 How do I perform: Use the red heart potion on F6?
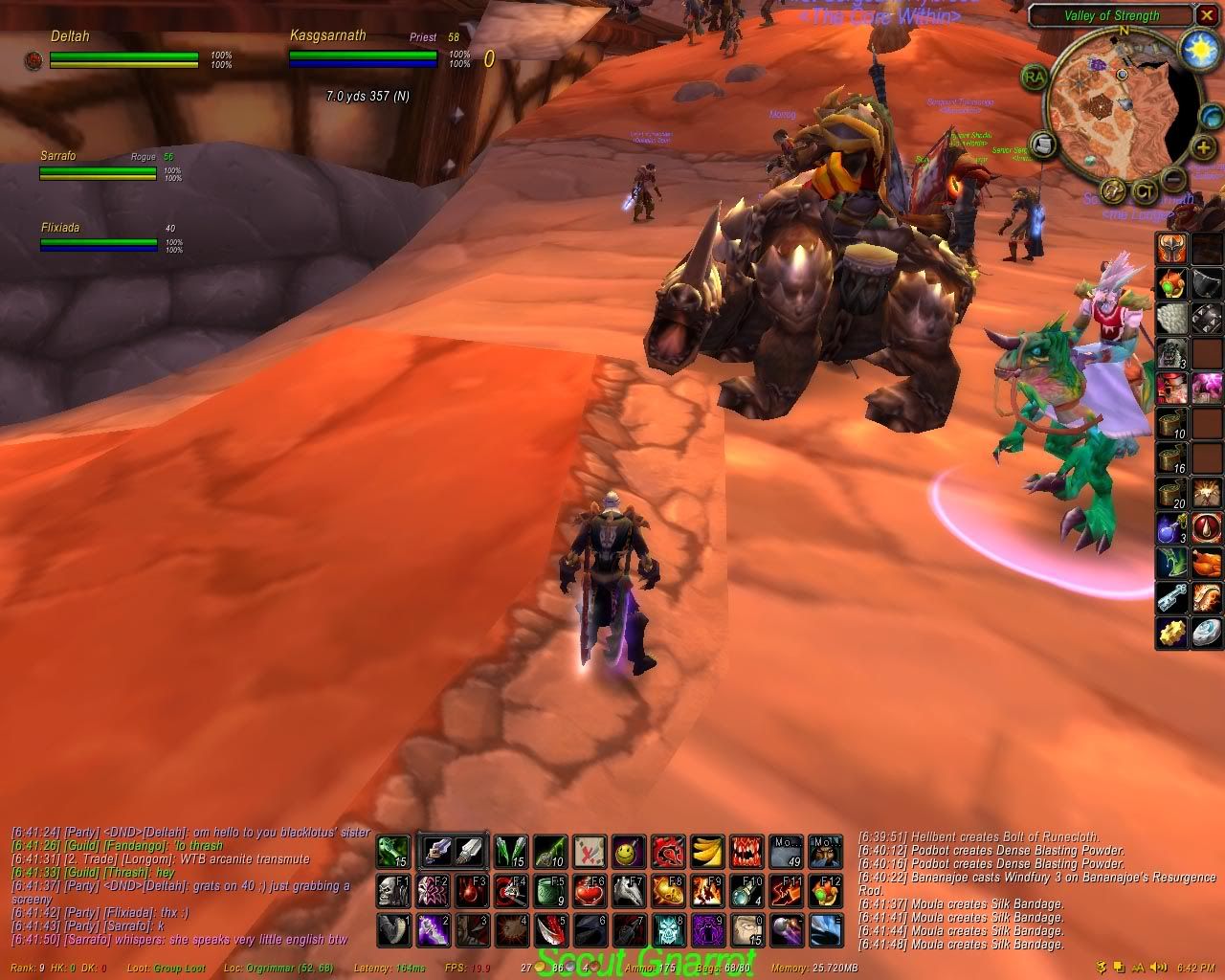[x=589, y=890]
